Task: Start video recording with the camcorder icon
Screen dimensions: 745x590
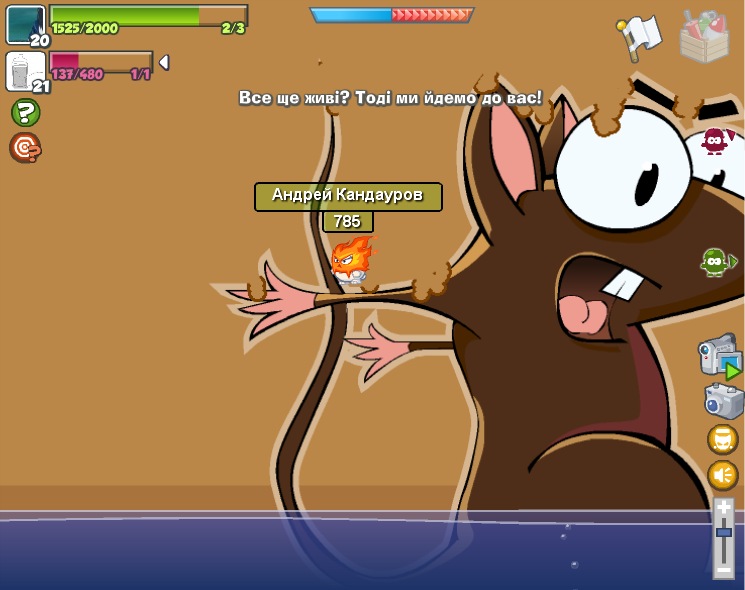Action: [x=719, y=356]
